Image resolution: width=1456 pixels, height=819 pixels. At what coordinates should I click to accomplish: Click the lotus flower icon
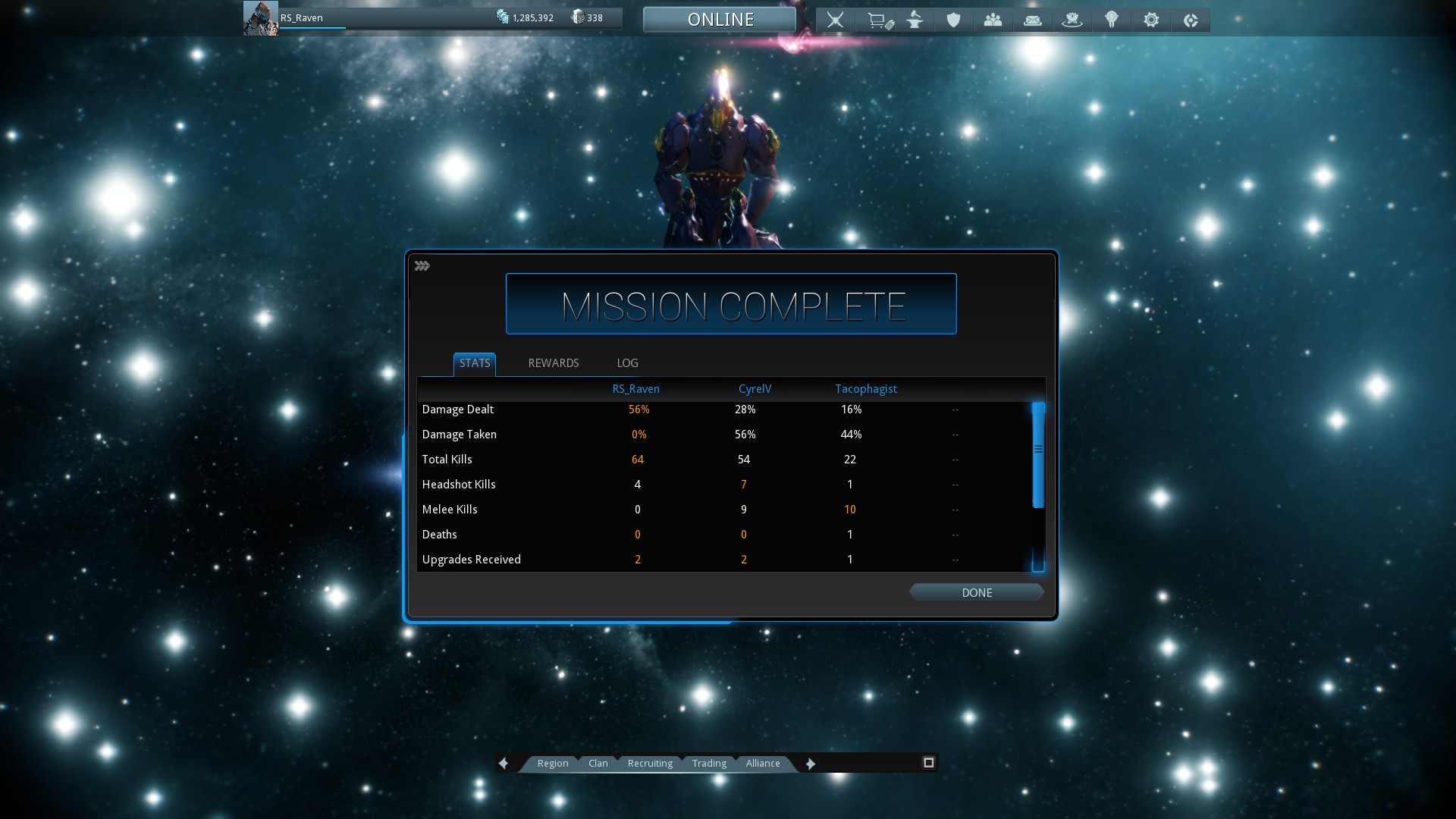coord(1072,20)
